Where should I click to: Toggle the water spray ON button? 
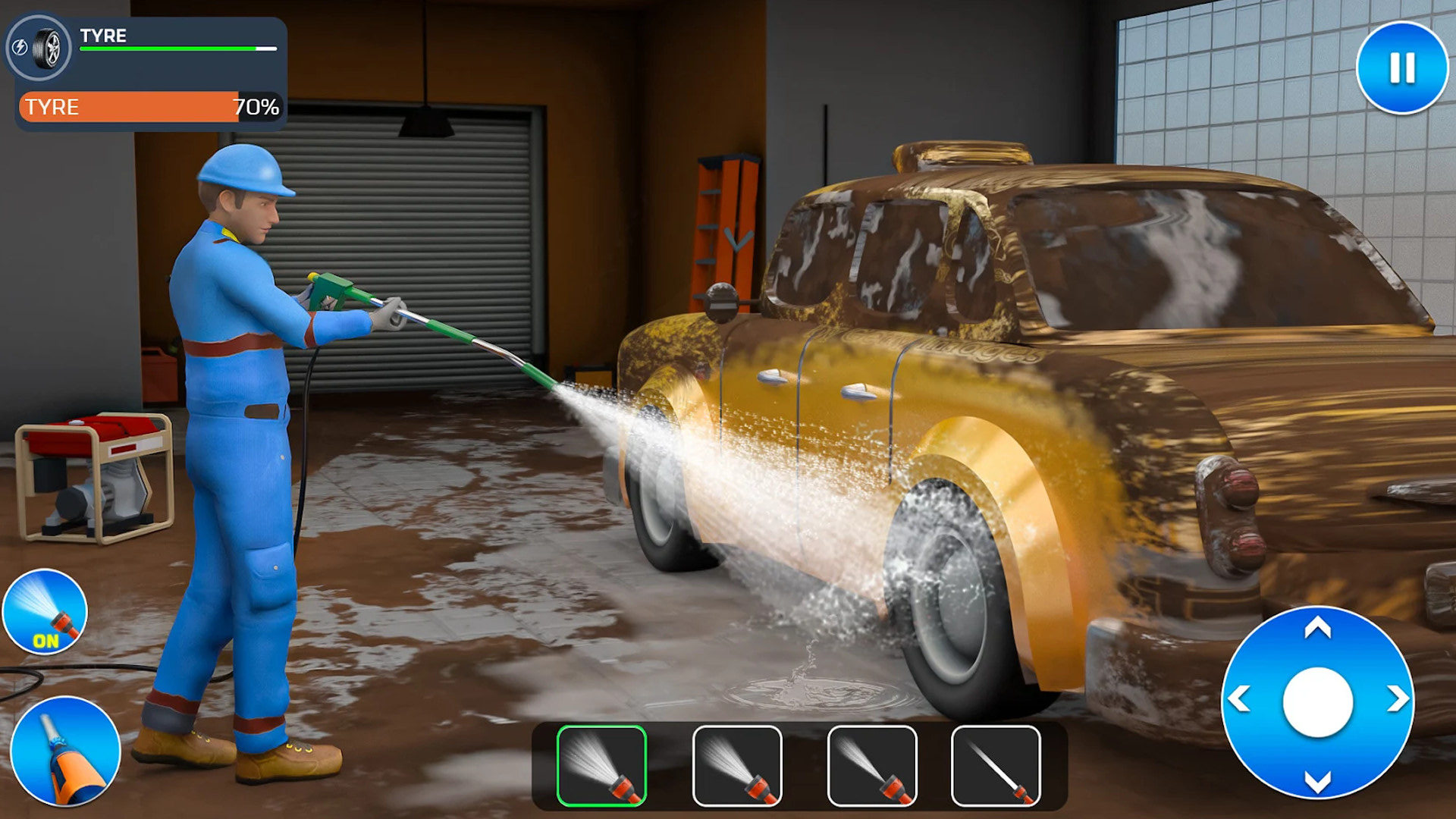45,612
